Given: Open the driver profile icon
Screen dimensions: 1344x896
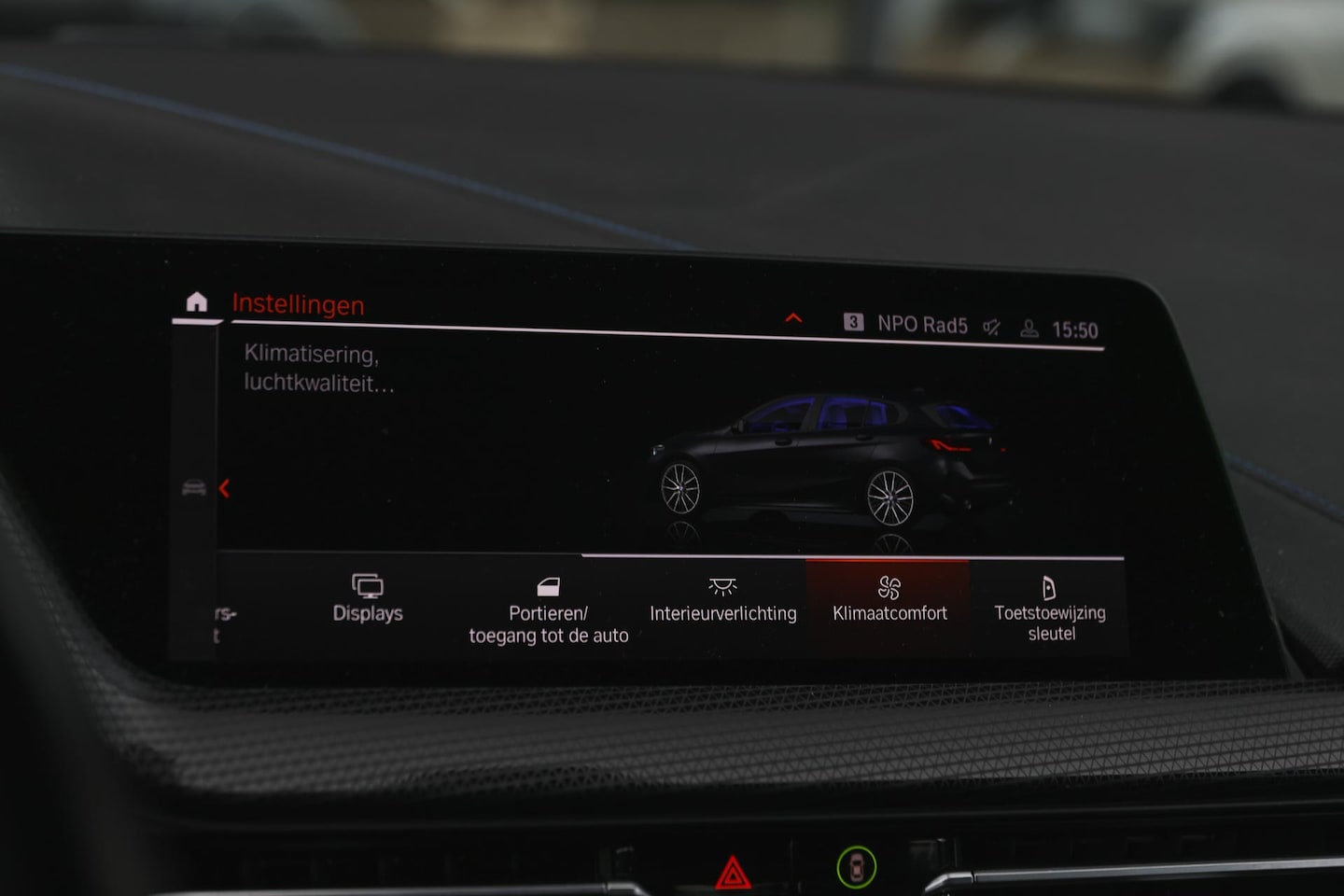Looking at the screenshot, I should [1029, 329].
